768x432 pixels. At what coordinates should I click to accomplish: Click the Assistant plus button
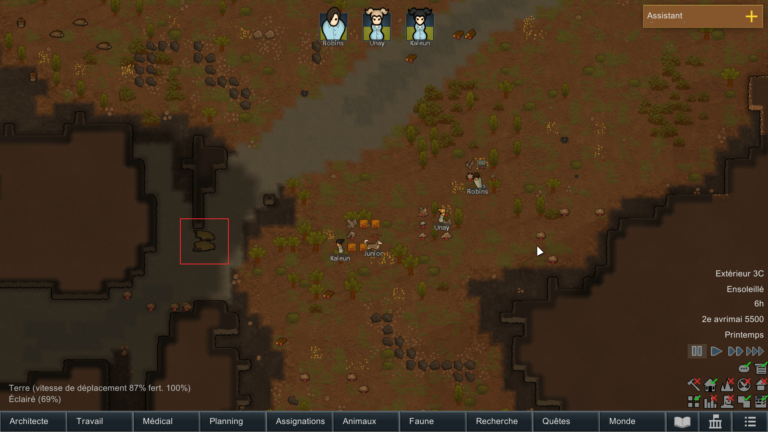pyautogui.click(x=751, y=16)
